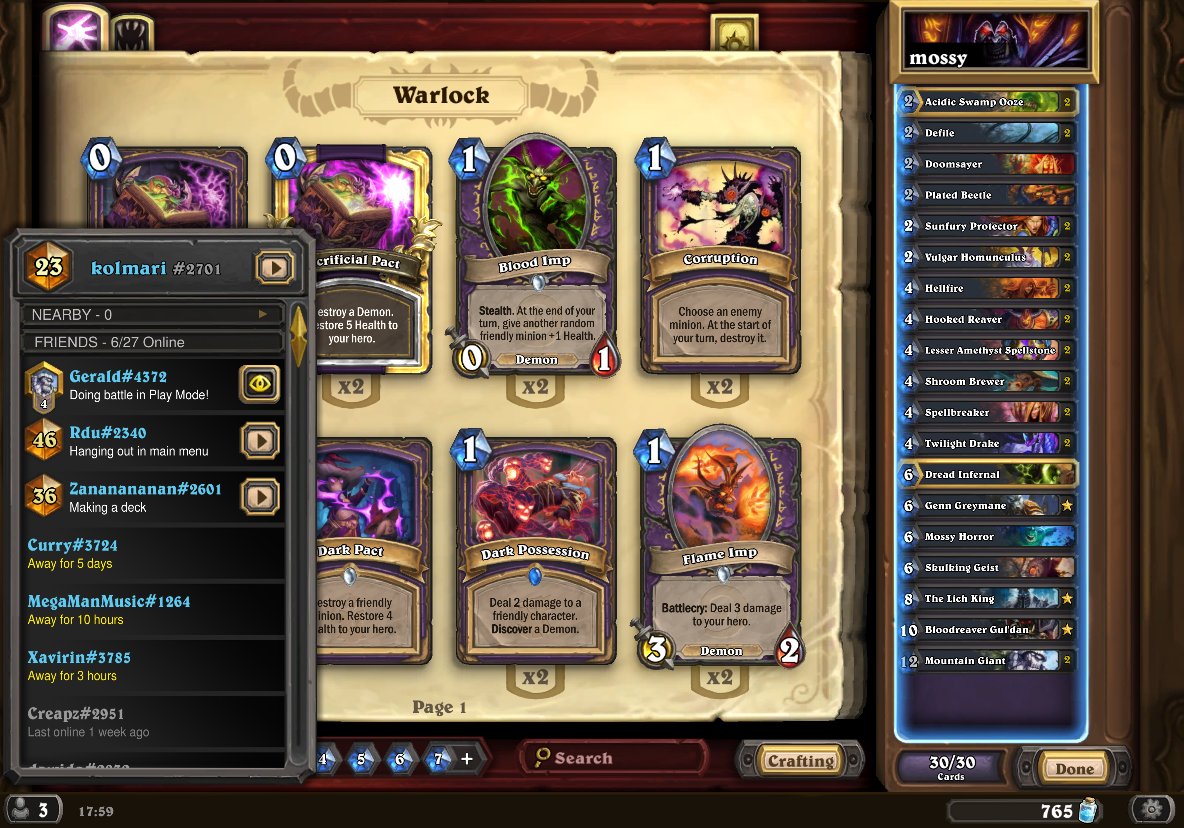Pick the Corruption card
Image resolution: width=1184 pixels, height=828 pixels.
[720, 262]
